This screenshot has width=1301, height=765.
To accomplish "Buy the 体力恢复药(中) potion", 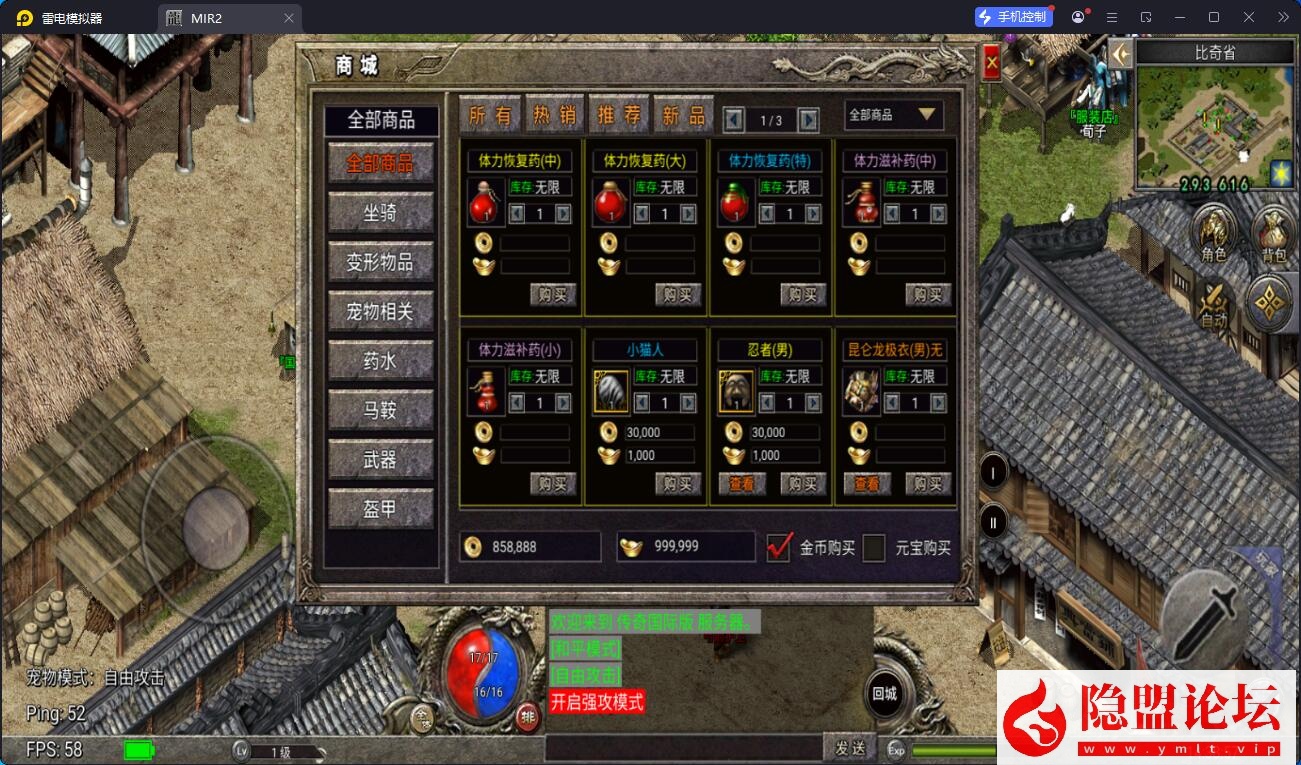I will 553,294.
